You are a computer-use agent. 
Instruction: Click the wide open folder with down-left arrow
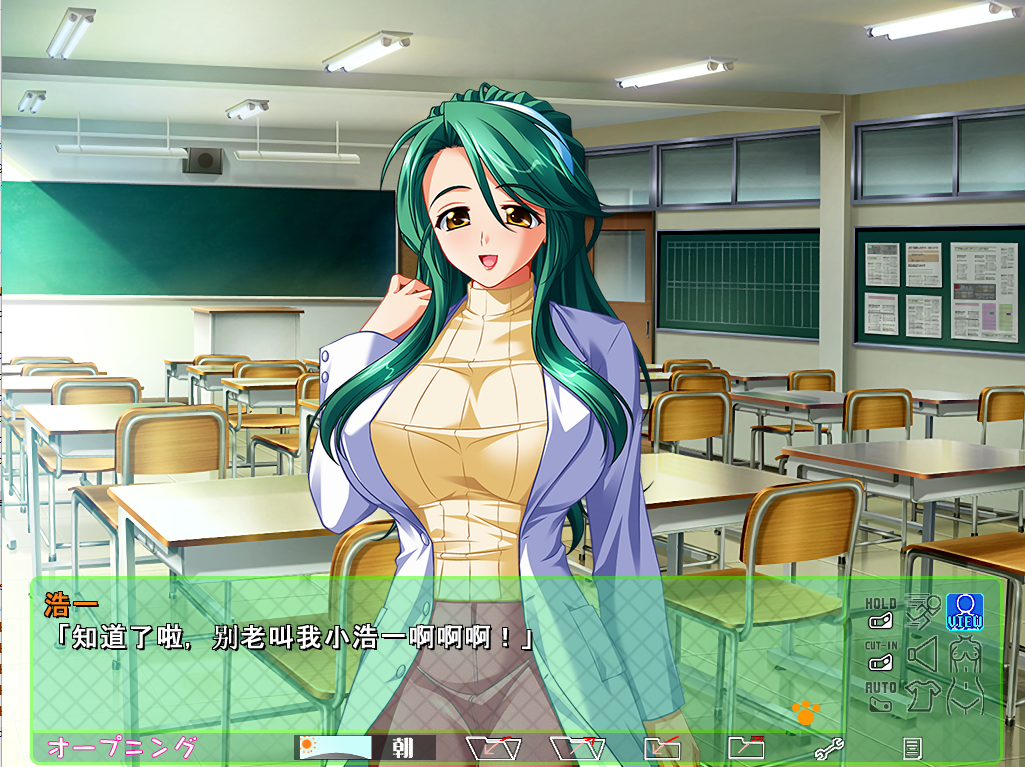[x=495, y=746]
